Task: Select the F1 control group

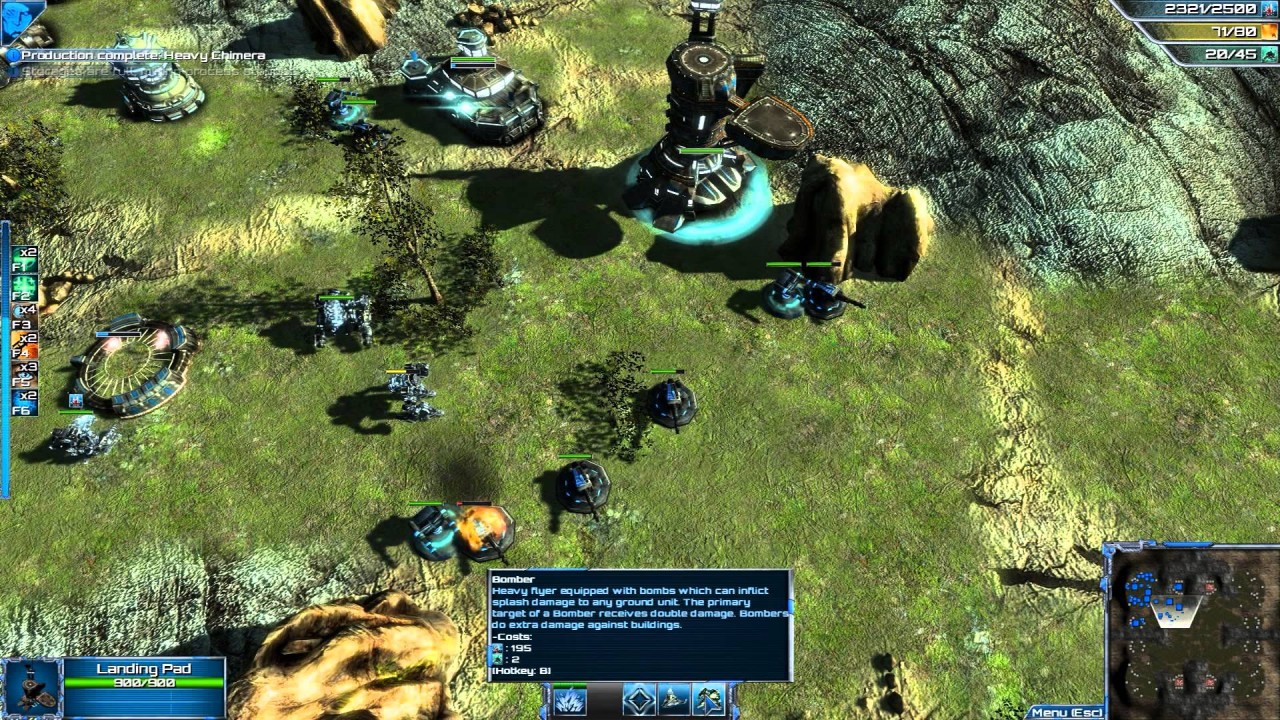Action: (25, 259)
